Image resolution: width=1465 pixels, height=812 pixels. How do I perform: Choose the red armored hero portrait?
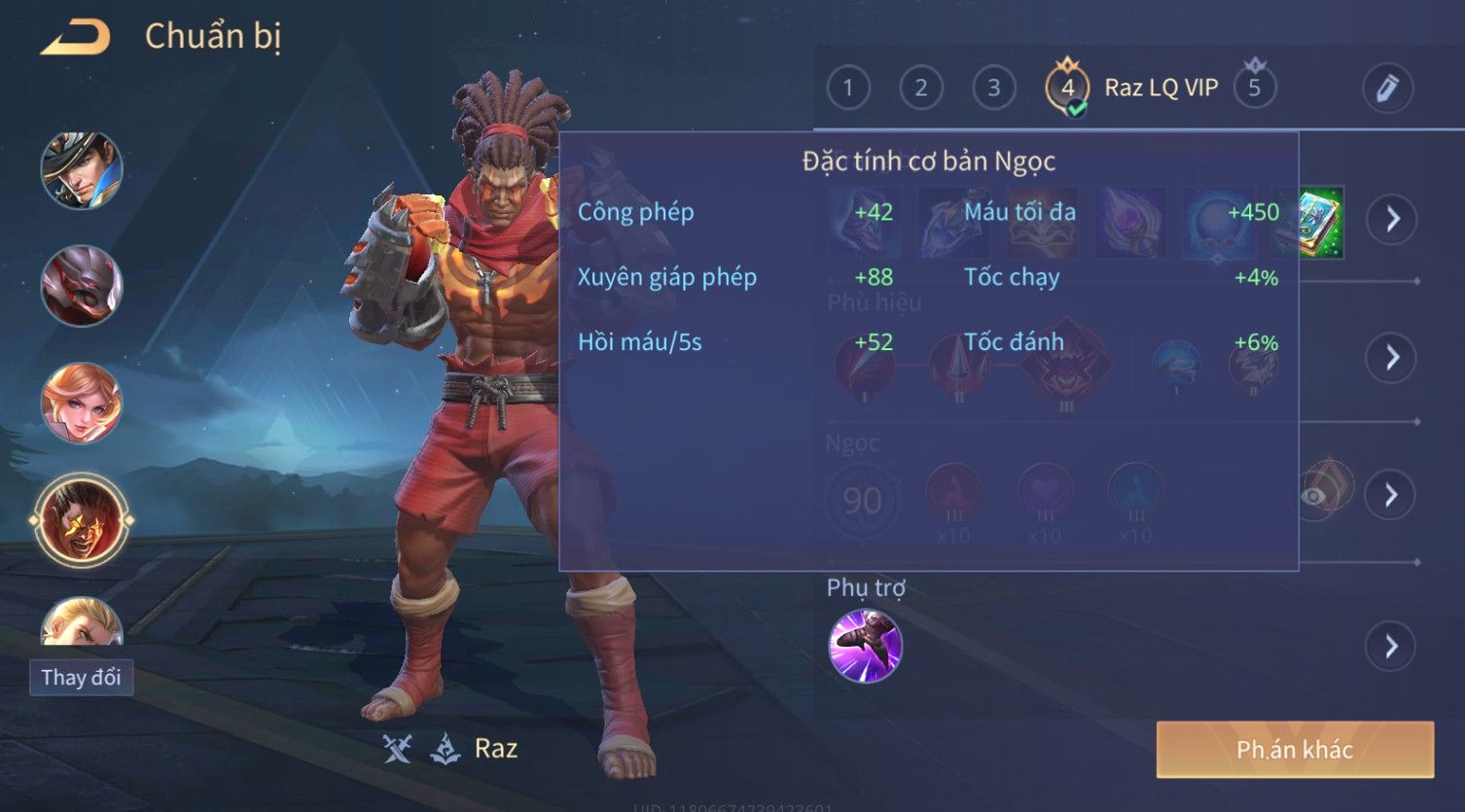point(82,285)
